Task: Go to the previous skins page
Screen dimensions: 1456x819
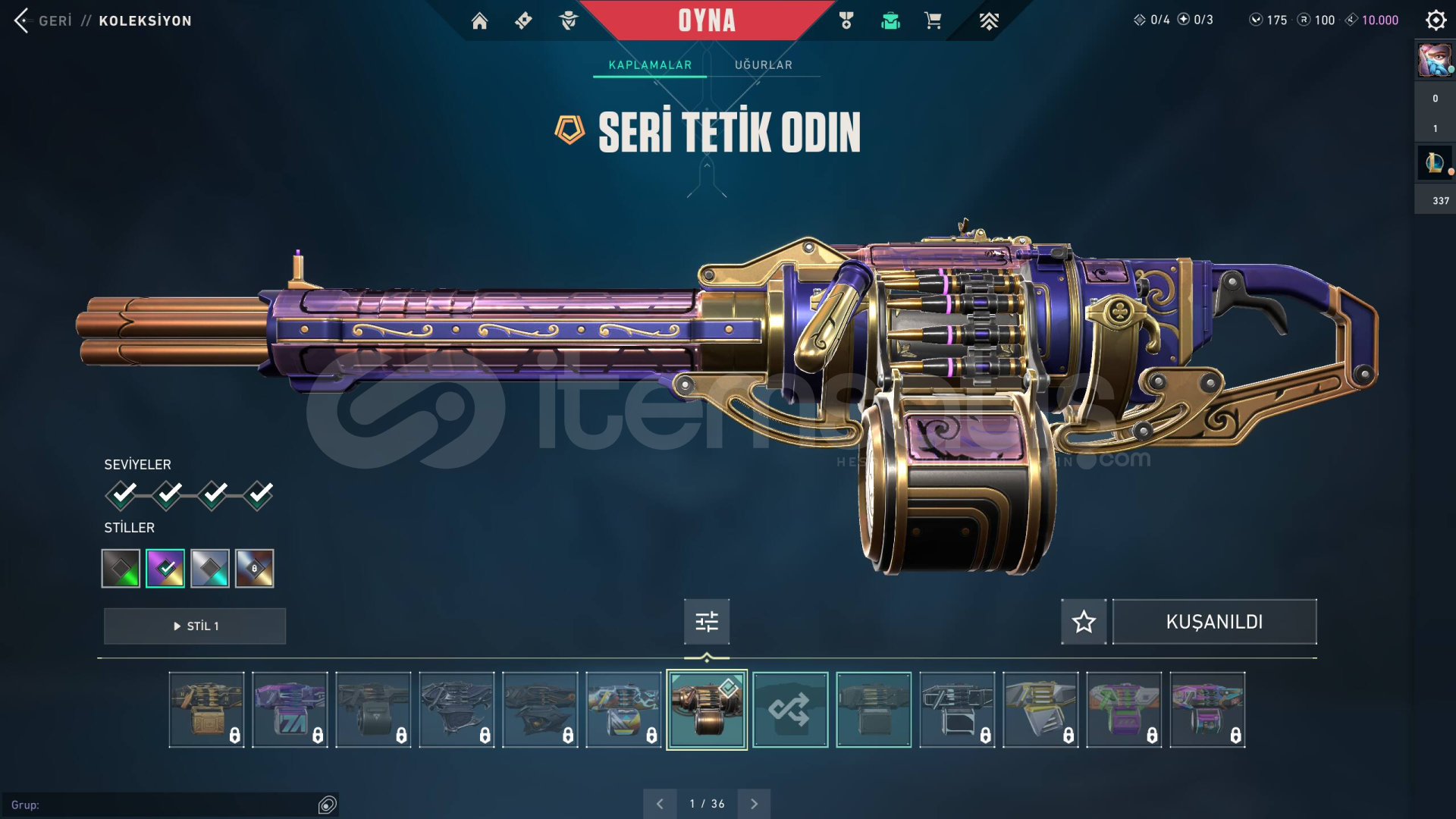Action: click(660, 804)
